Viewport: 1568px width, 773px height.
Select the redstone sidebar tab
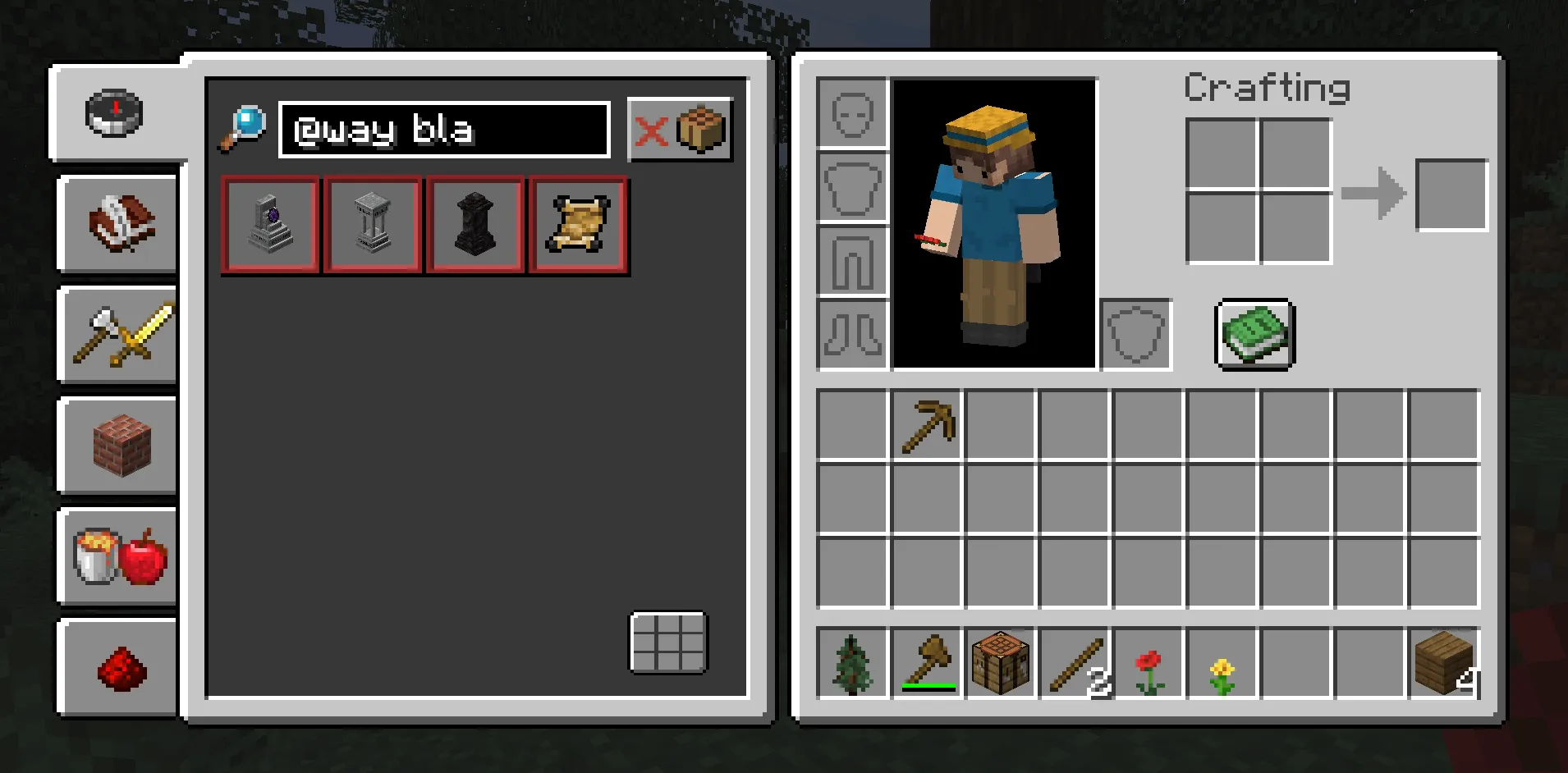pos(117,669)
